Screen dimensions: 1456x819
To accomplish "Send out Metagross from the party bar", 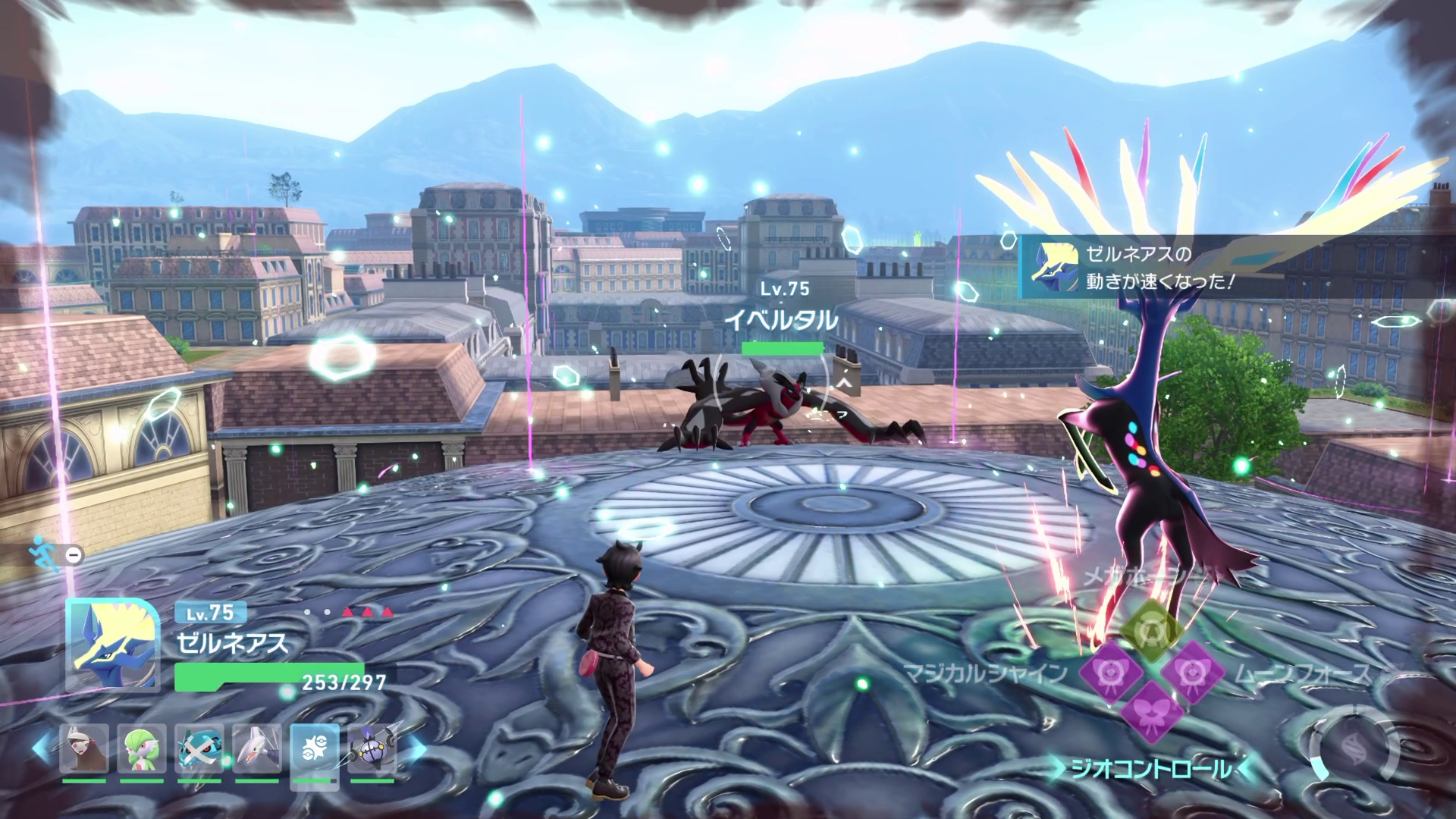I will [199, 748].
